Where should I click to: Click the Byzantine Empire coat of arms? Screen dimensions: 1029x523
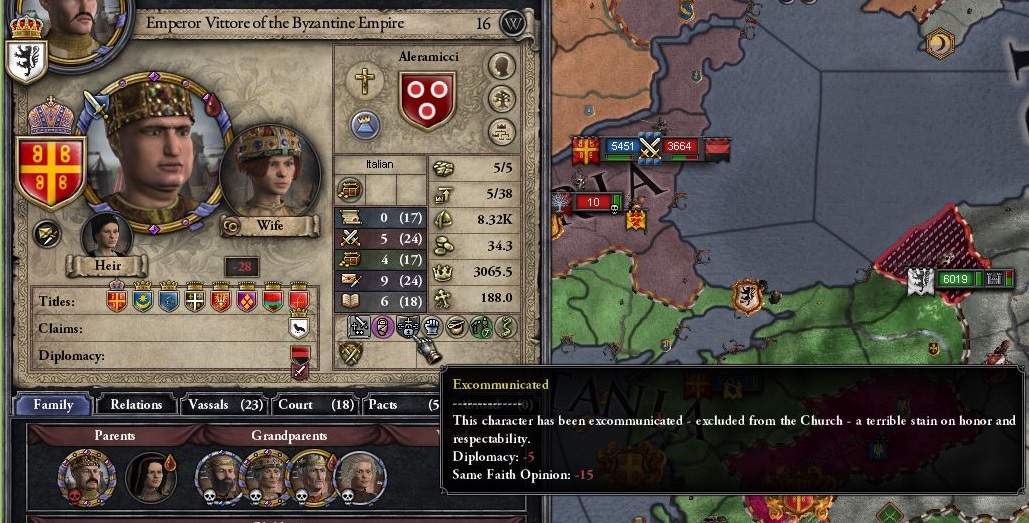coord(50,170)
